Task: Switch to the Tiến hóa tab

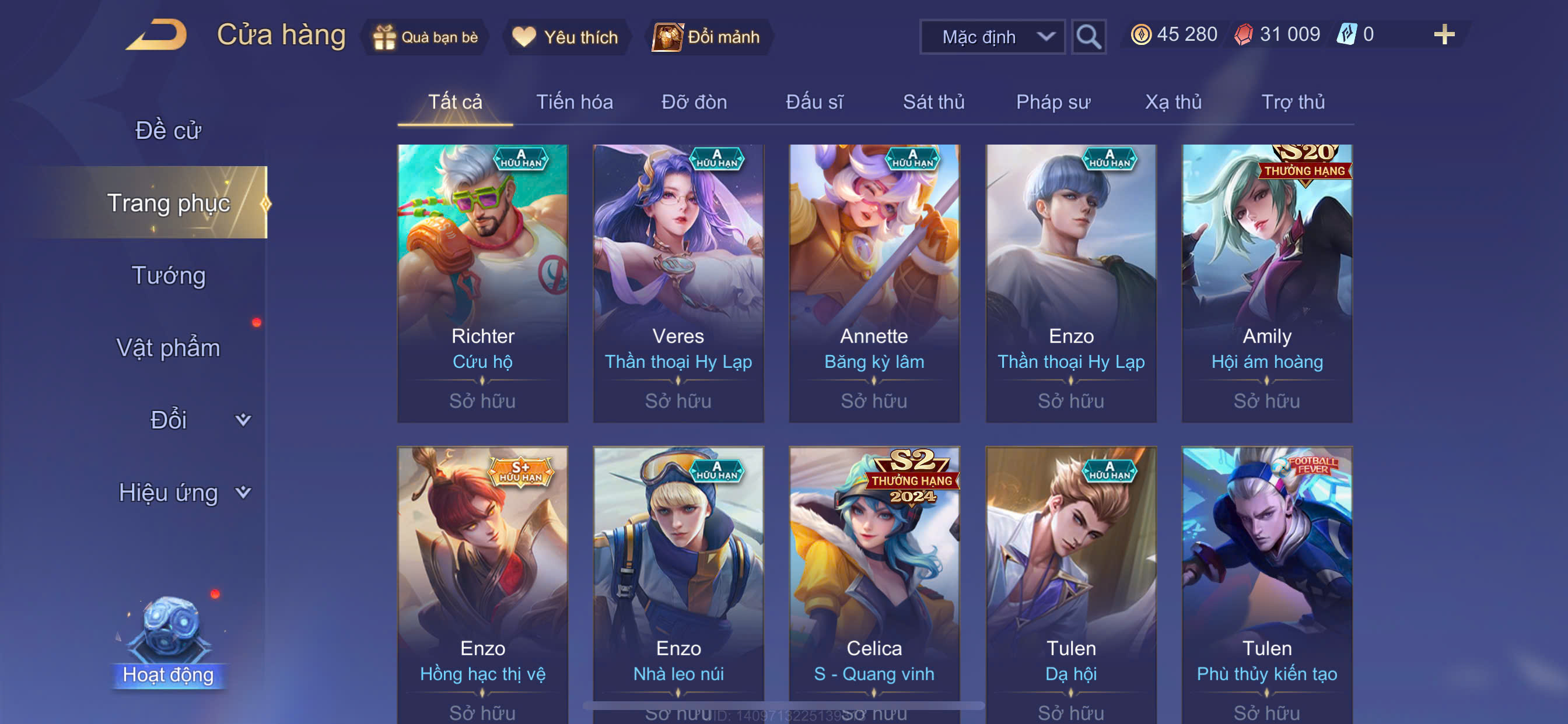Action: [574, 101]
